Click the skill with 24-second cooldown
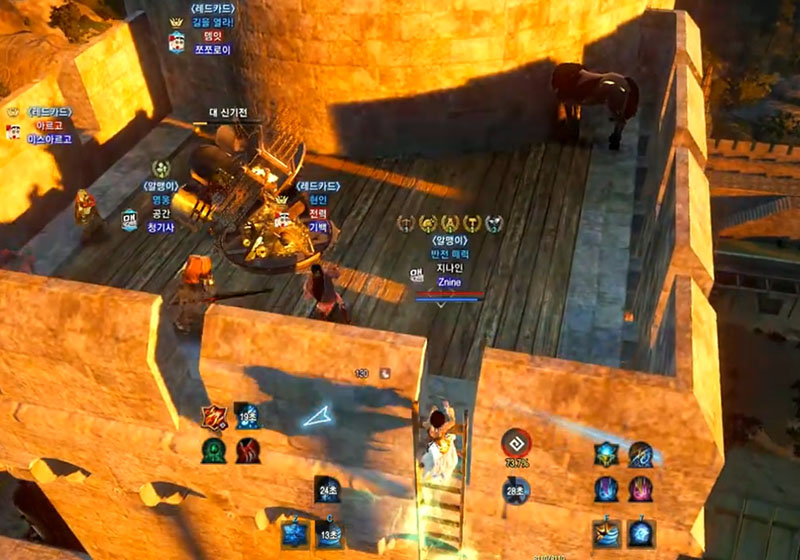The image size is (800, 560). point(327,490)
